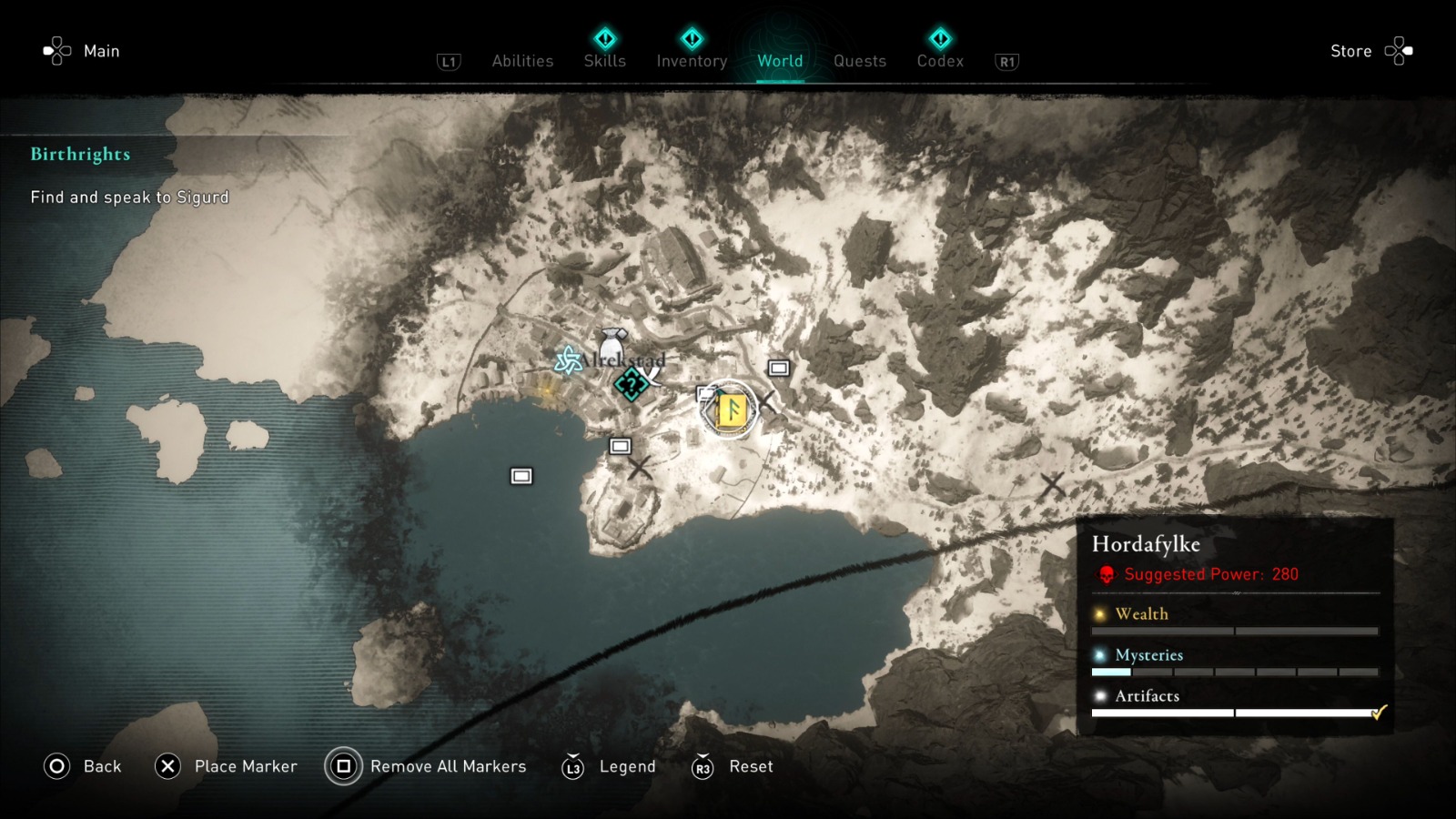This screenshot has height=819, width=1456.
Task: Click the Main controller icon at top left
Action: [x=57, y=51]
